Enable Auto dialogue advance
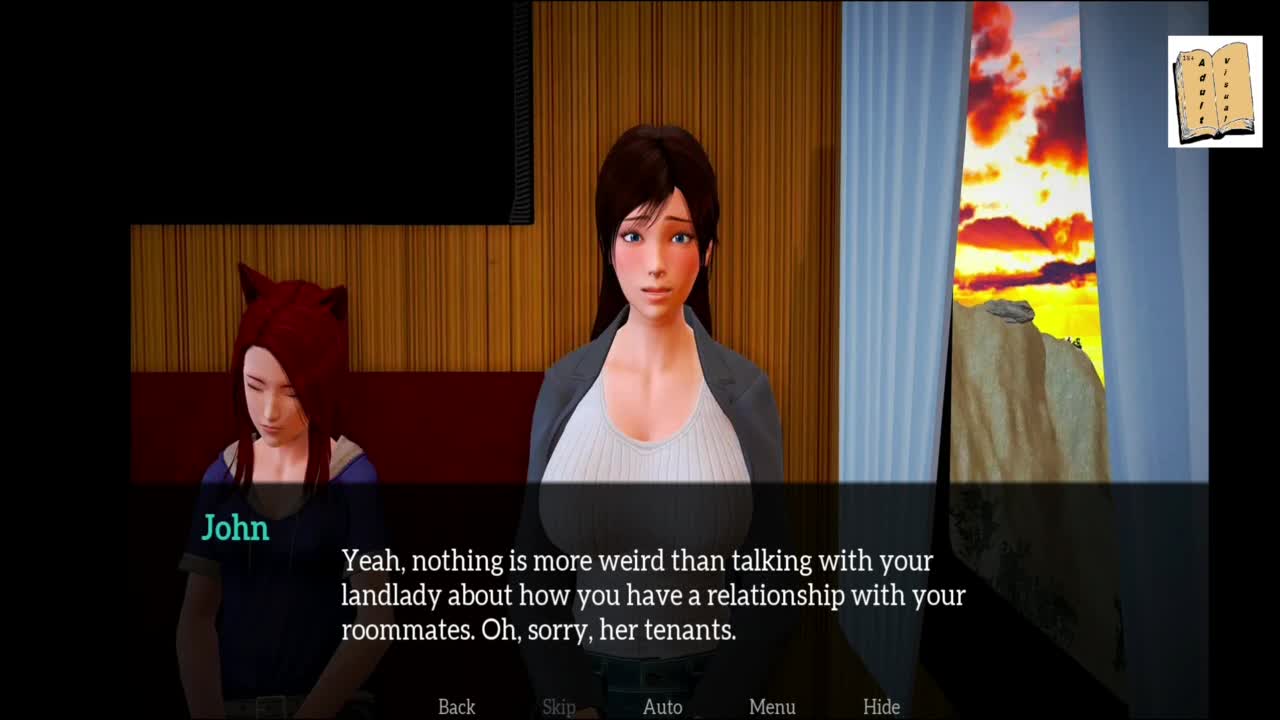Viewport: 1280px width, 720px height. [662, 707]
